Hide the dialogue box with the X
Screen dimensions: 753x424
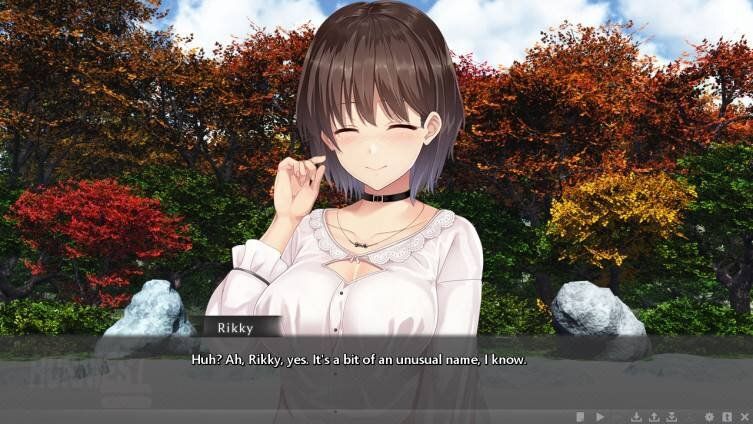pos(744,416)
